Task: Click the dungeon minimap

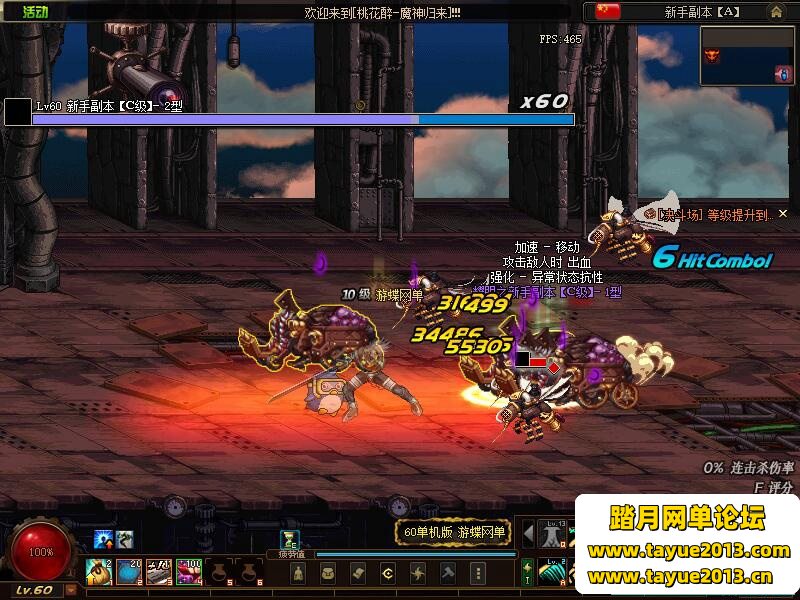Action: 744,56
